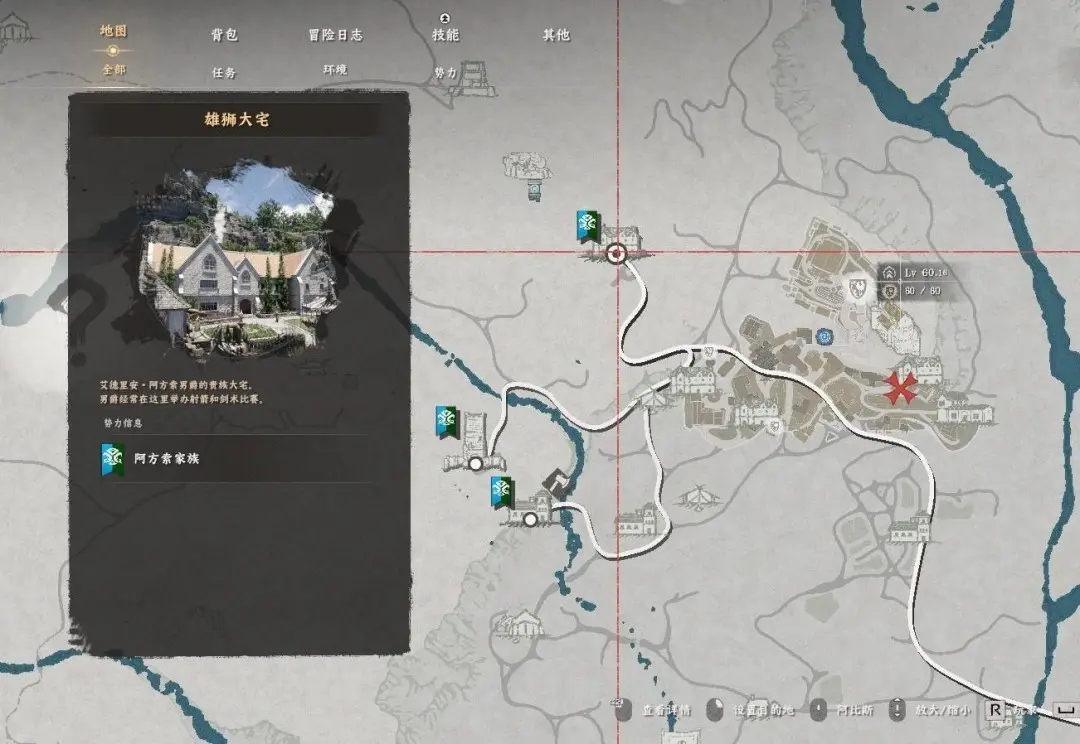Filter the map by 势力
The height and width of the screenshot is (744, 1080).
[x=445, y=73]
